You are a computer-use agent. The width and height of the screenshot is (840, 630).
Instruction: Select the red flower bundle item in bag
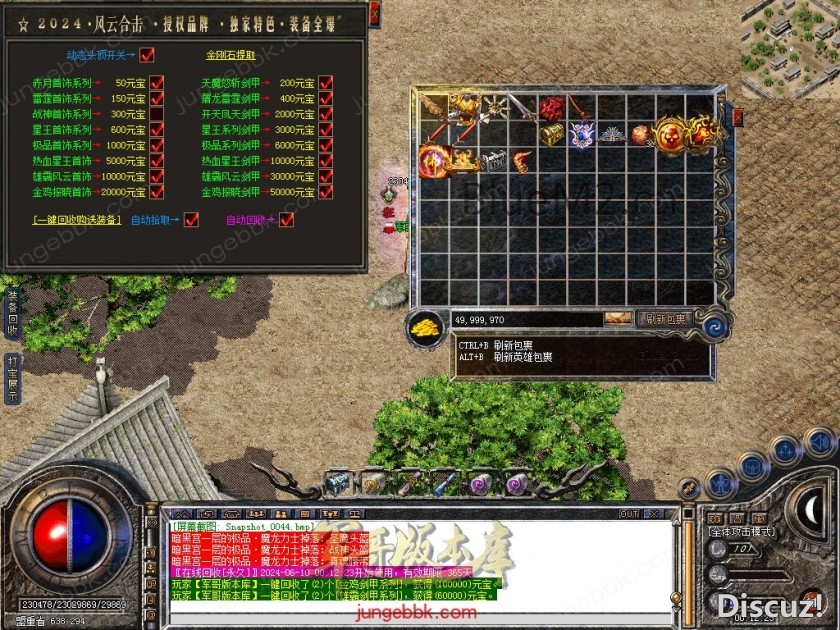coord(551,108)
